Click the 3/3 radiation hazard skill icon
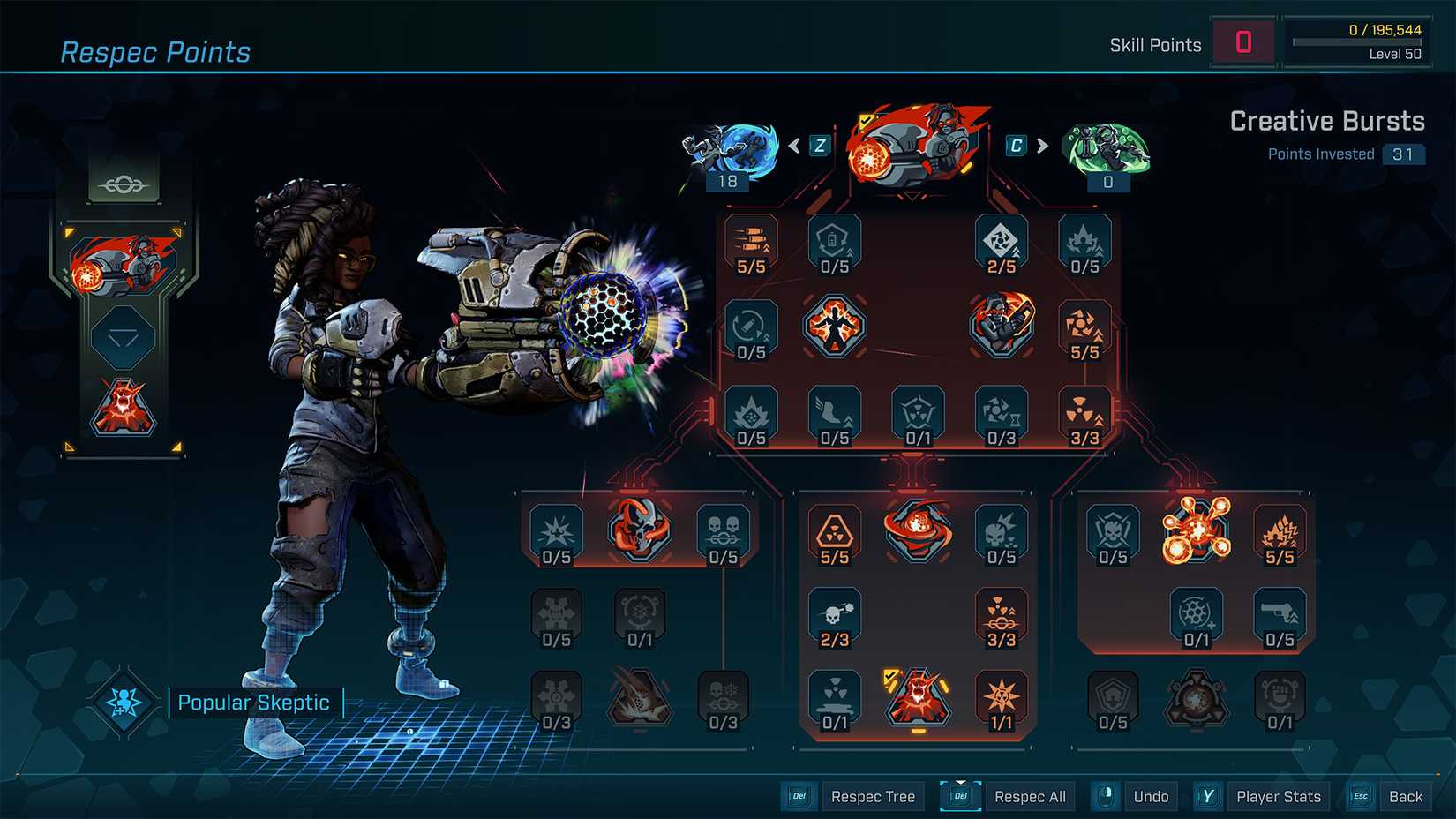Image resolution: width=1456 pixels, height=819 pixels. tap(1084, 415)
